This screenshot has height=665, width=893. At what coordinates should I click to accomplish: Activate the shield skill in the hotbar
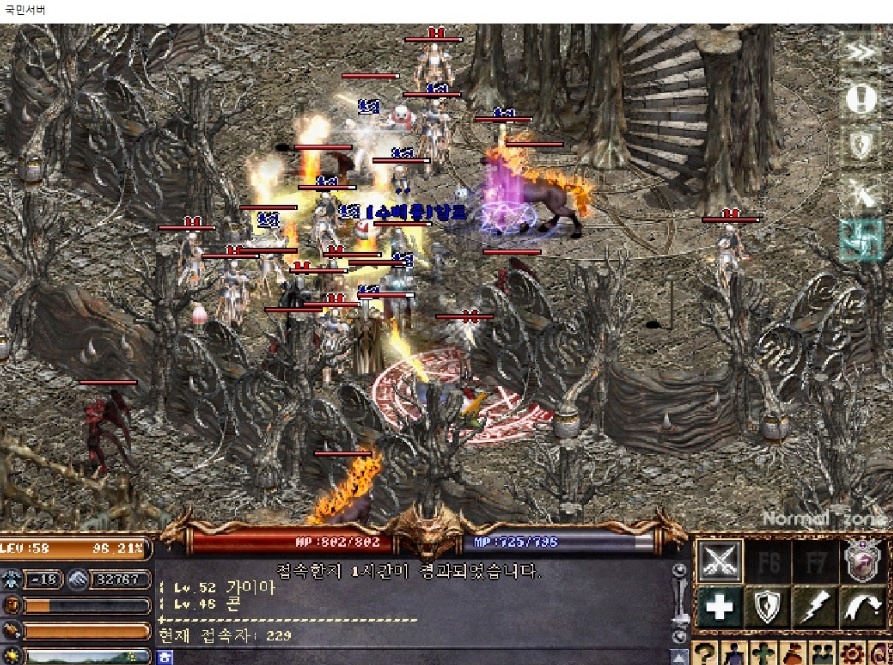click(768, 607)
